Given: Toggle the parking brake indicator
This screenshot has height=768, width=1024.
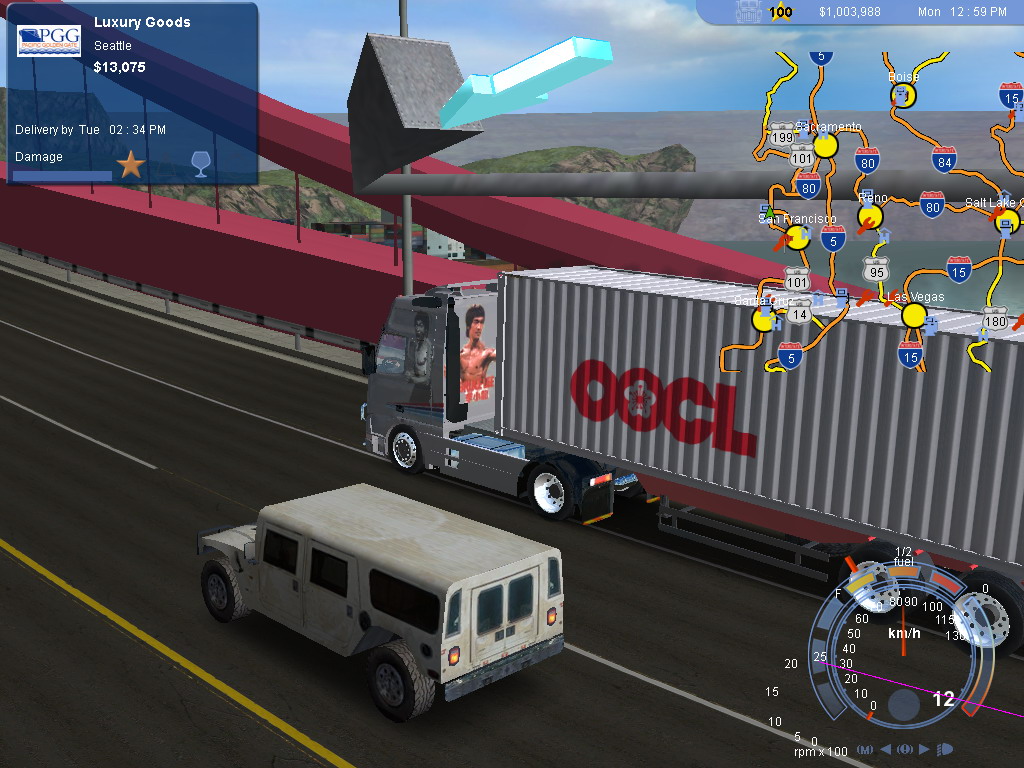Looking at the screenshot, I should (x=905, y=749).
